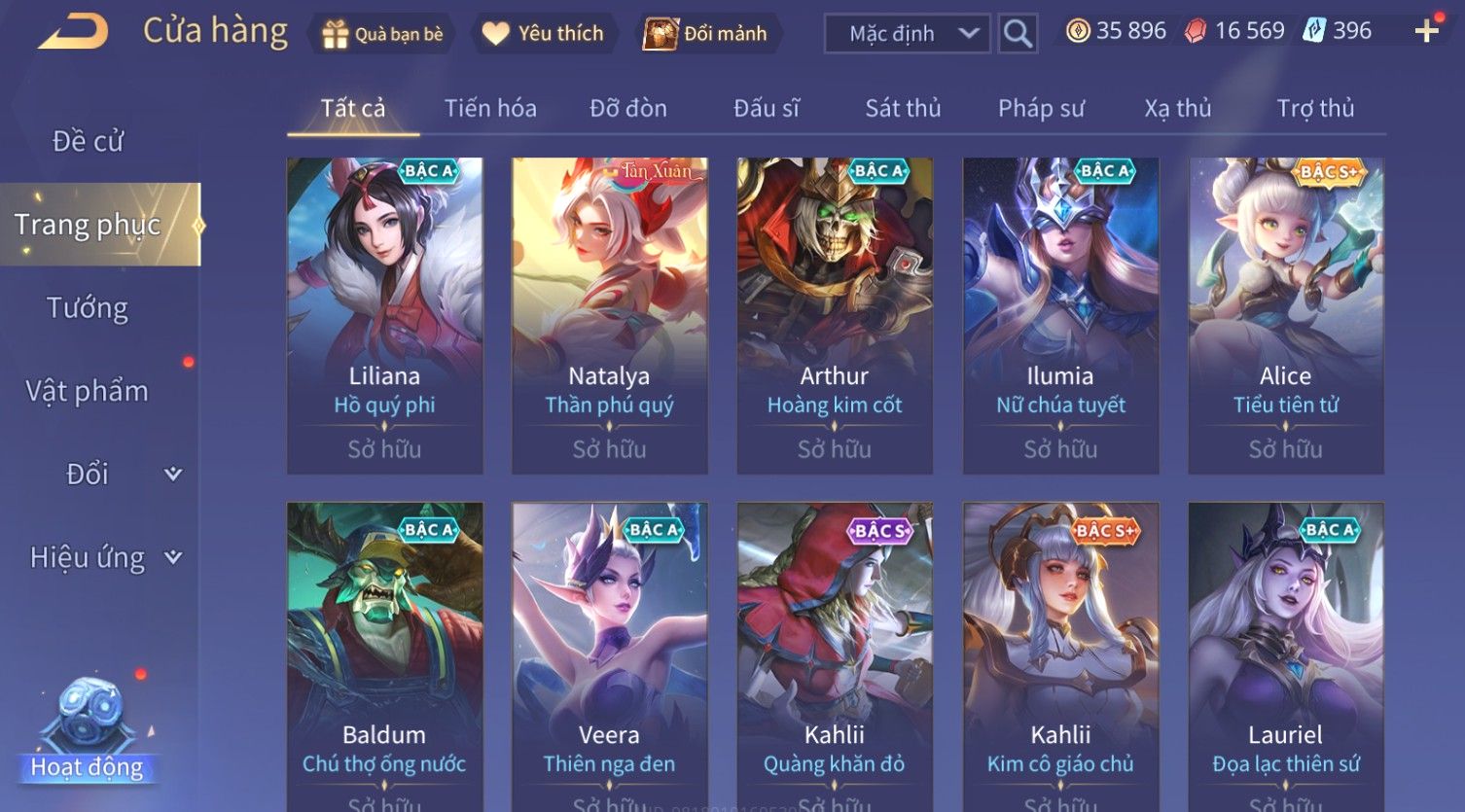Switch to the Tiến hóa tab

[x=490, y=108]
